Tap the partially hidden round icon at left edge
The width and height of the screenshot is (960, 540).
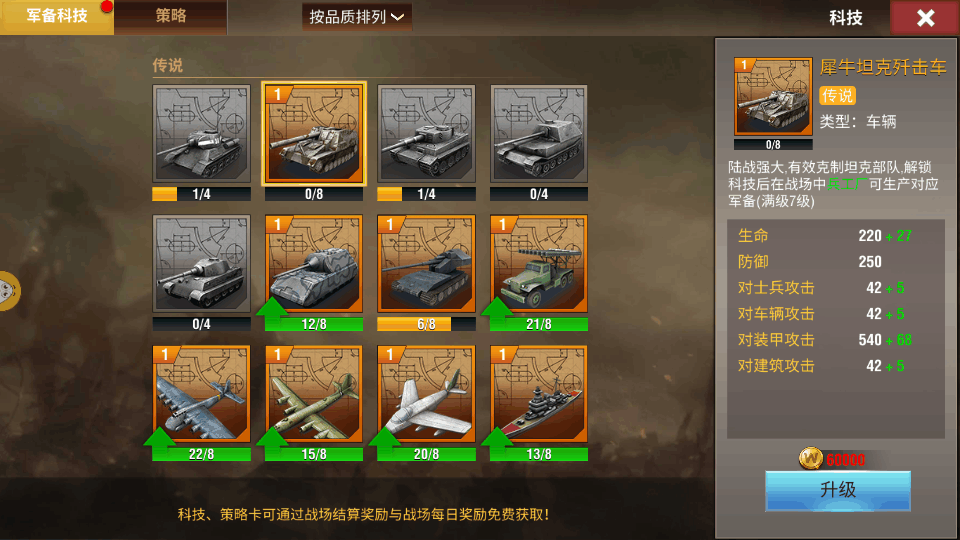coord(8,291)
